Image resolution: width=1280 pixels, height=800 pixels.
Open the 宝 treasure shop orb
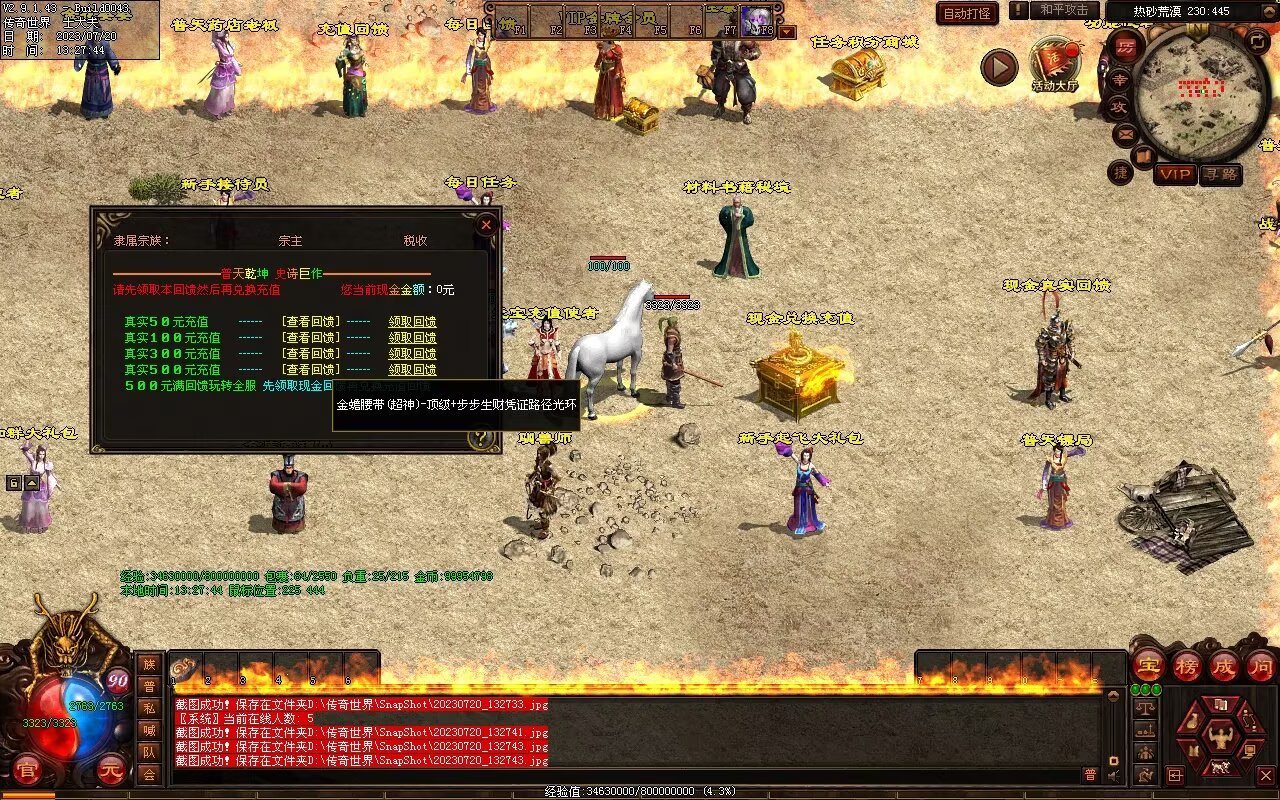coord(1149,665)
